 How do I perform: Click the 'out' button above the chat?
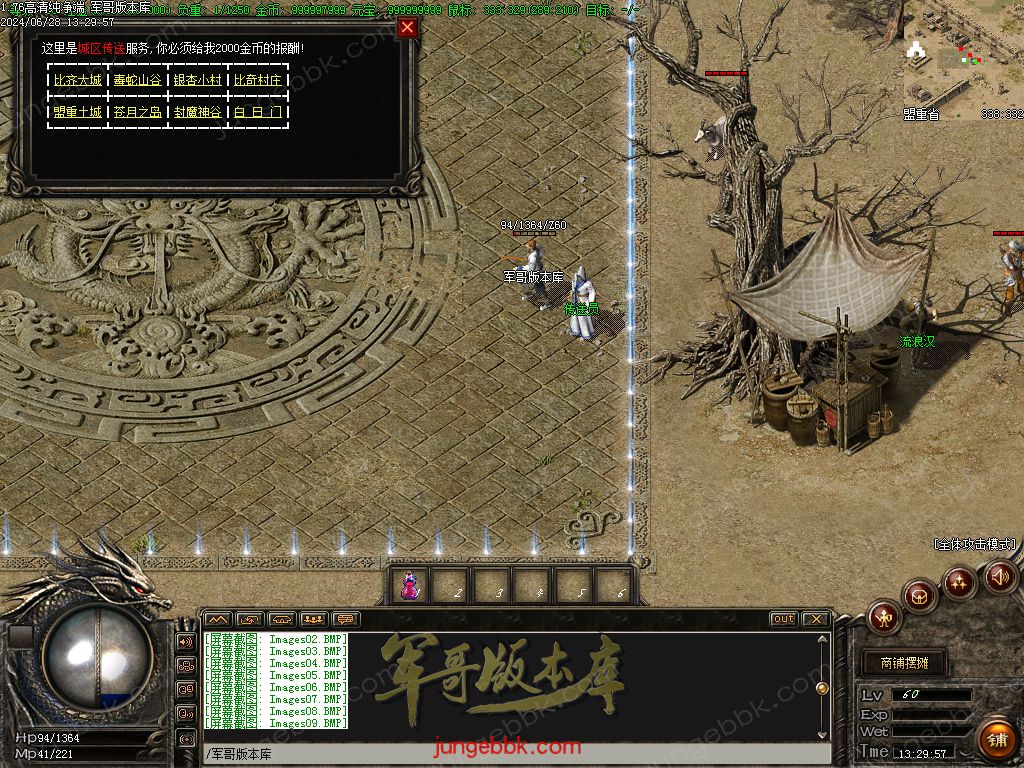click(784, 619)
